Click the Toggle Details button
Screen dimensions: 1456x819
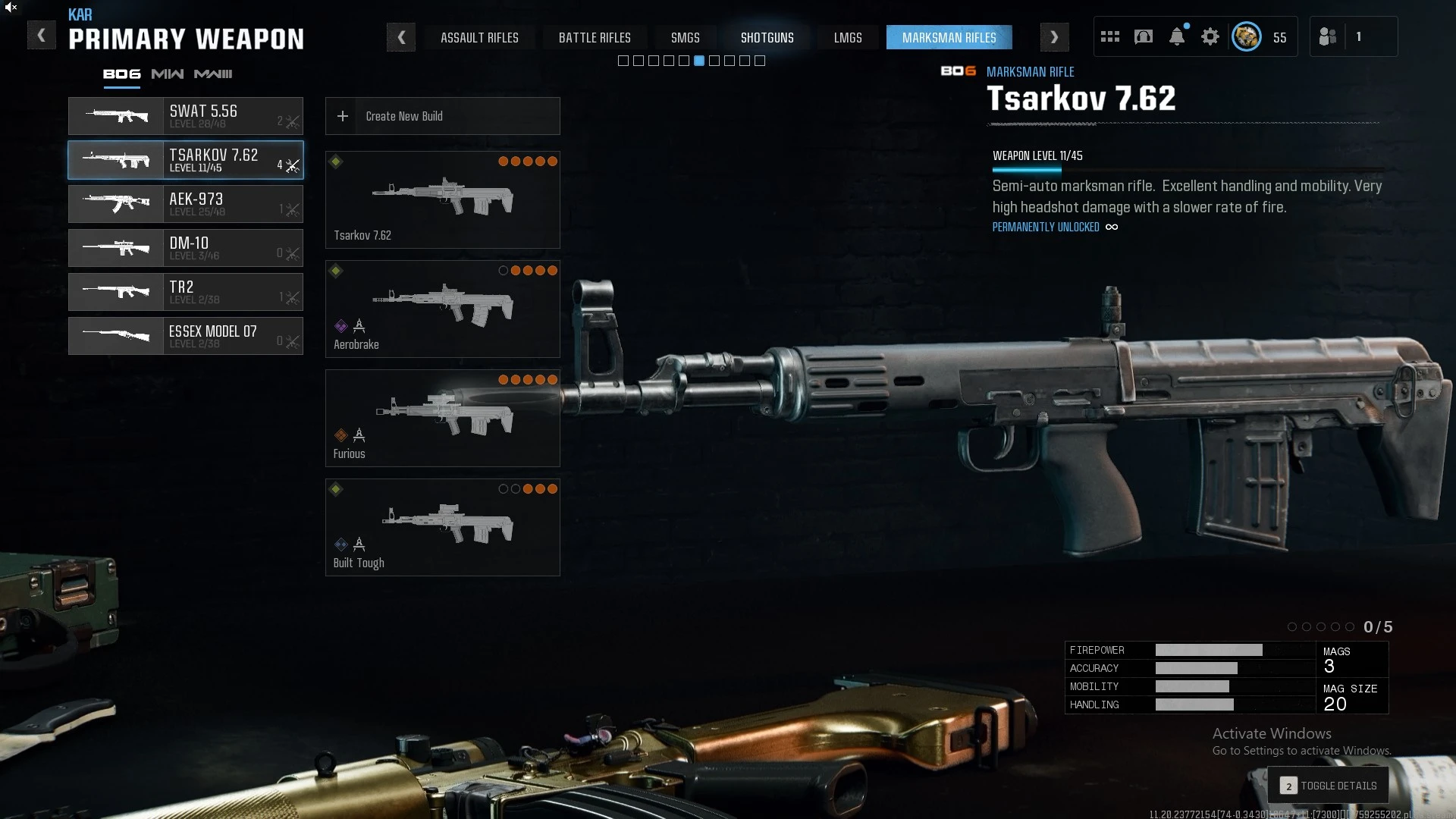(x=1329, y=786)
